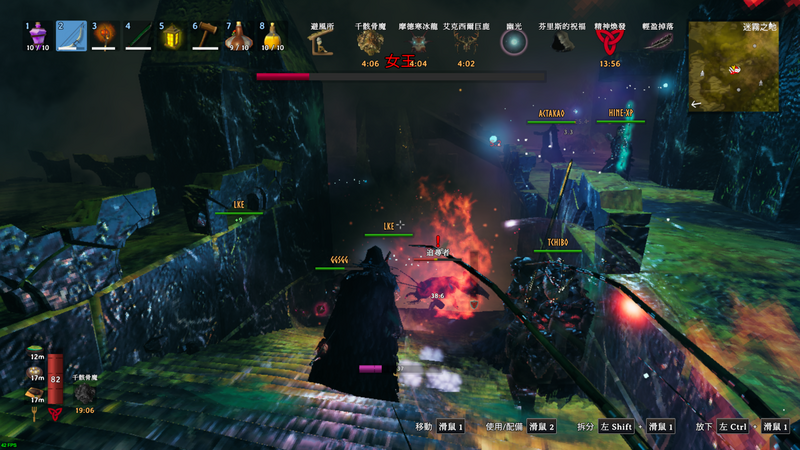The image size is (800, 450).
Task: Click the red 精神煥發 rested icon
Action: pyautogui.click(x=609, y=42)
